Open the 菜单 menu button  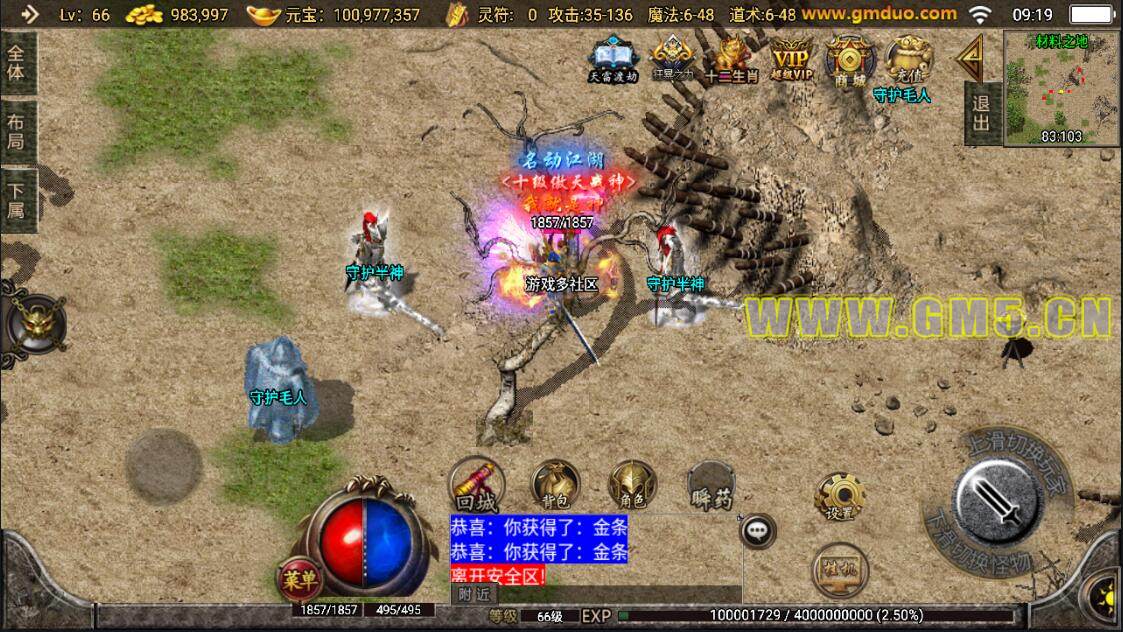pyautogui.click(x=298, y=578)
